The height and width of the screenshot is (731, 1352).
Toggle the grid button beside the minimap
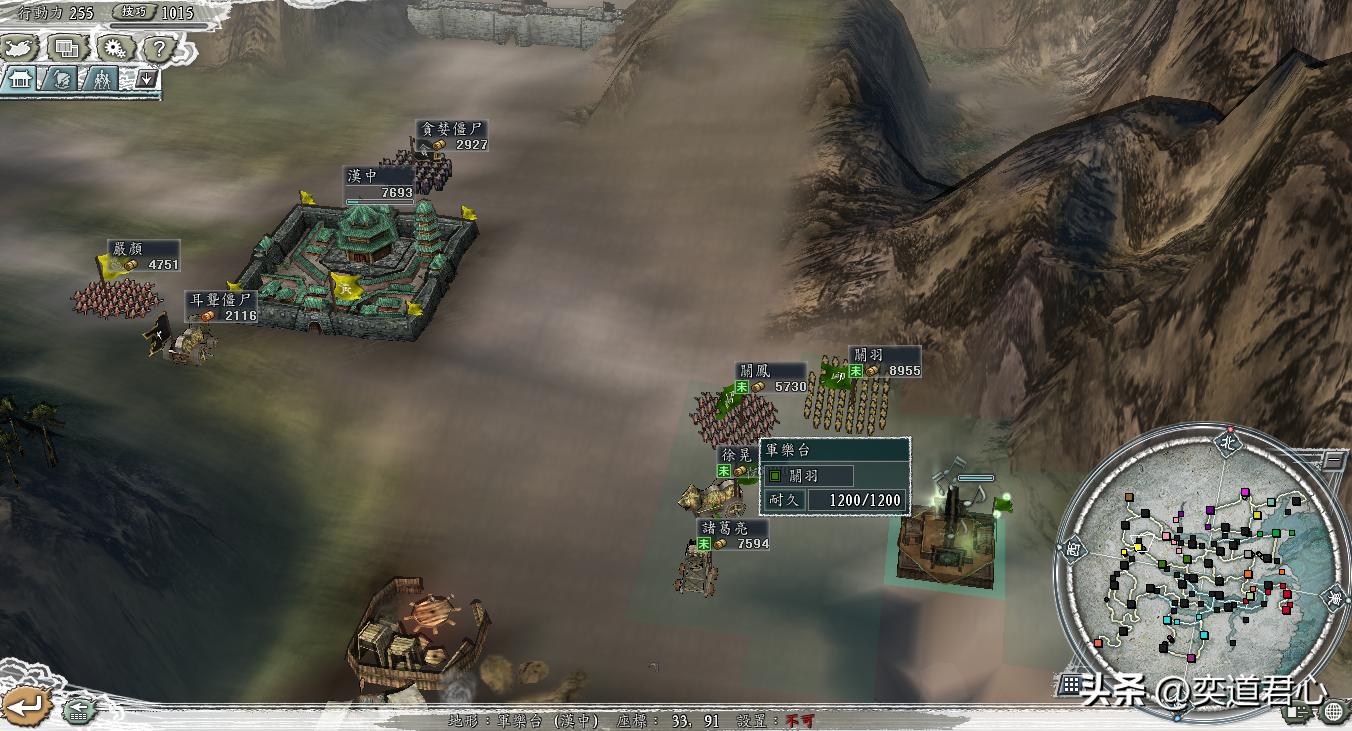1071,685
